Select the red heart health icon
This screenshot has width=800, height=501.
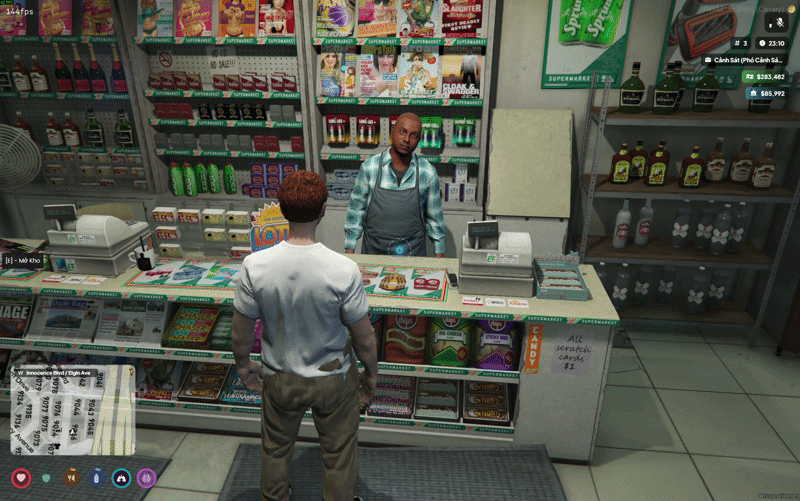[x=21, y=478]
